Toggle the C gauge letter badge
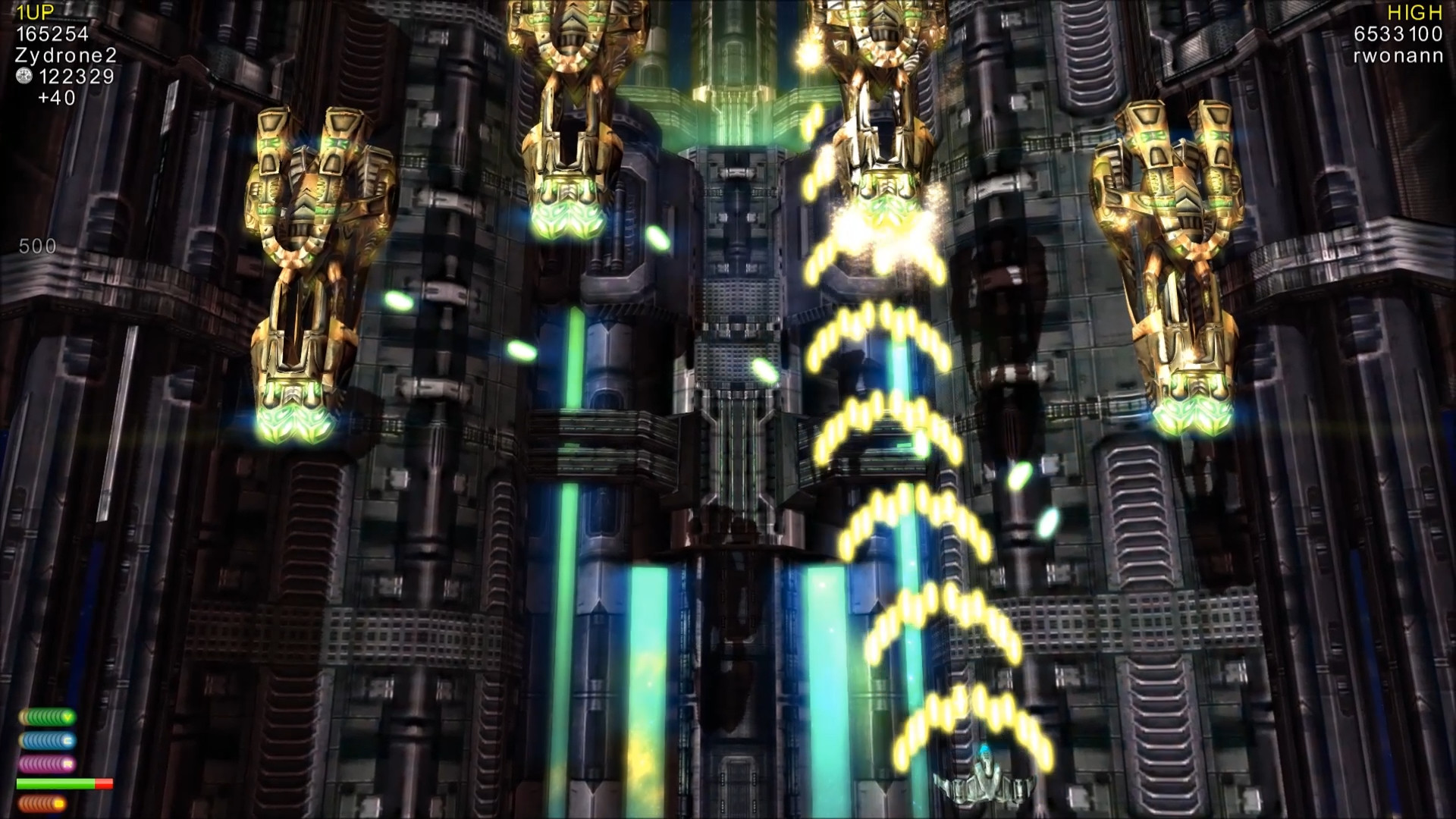Screen dimensions: 1456x819 pyautogui.click(x=68, y=740)
